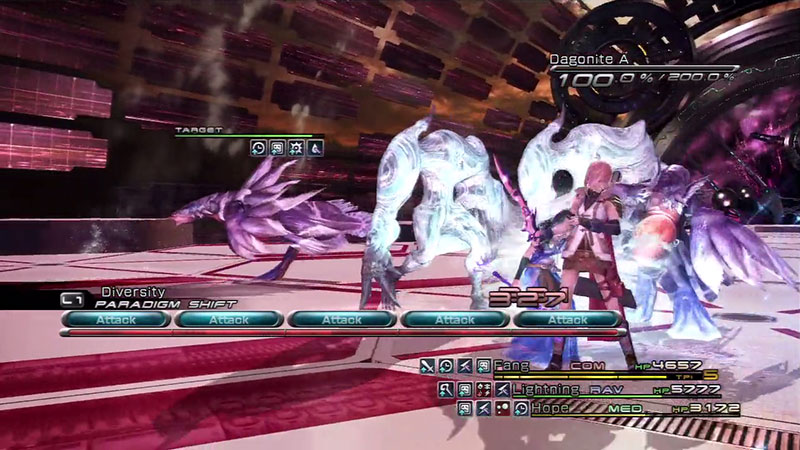Click the flame-shaped status icon under TARGET

coord(314,148)
